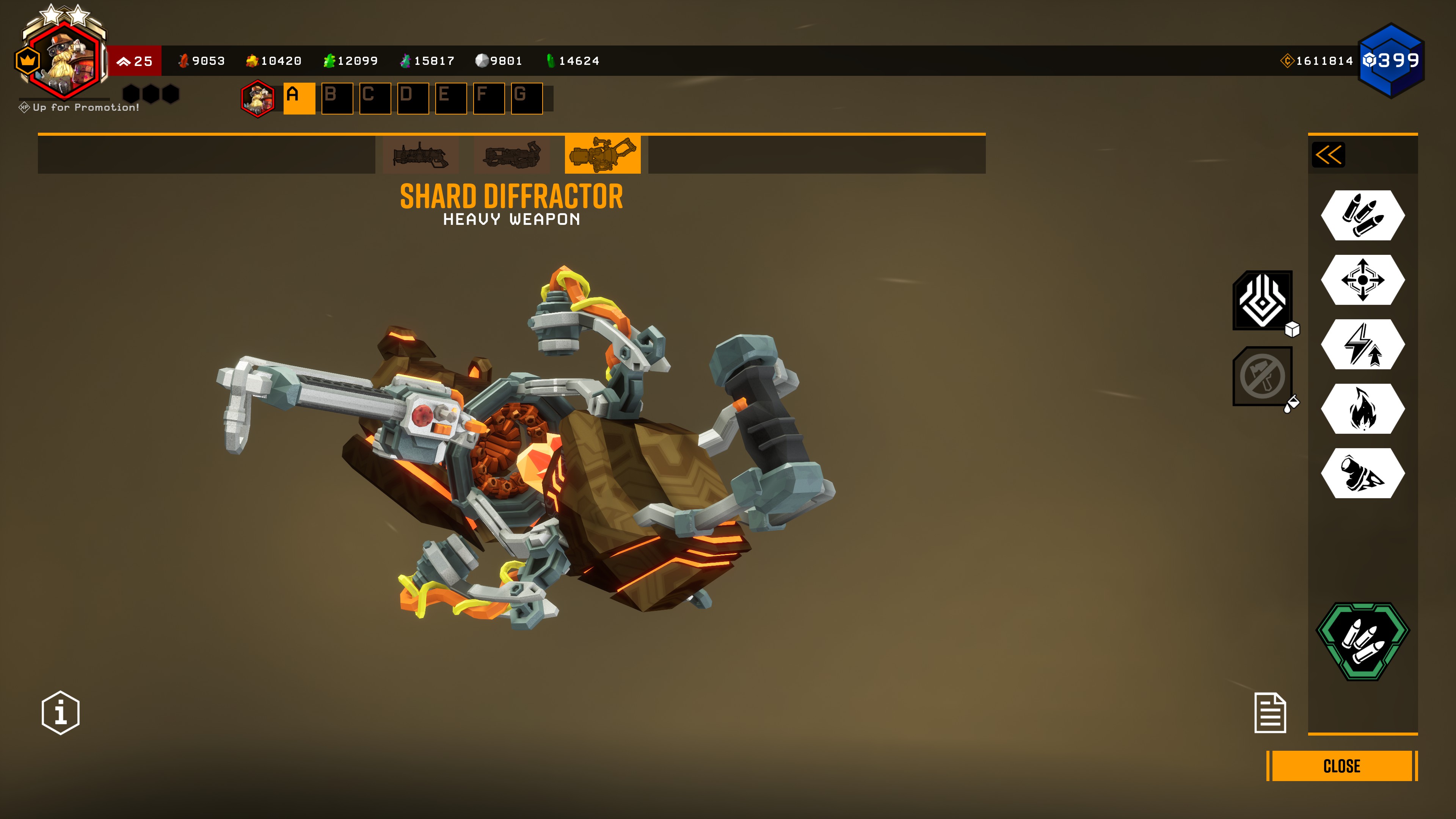The width and height of the screenshot is (1456, 819).
Task: Open the disabled paintjob slot
Action: click(1263, 377)
